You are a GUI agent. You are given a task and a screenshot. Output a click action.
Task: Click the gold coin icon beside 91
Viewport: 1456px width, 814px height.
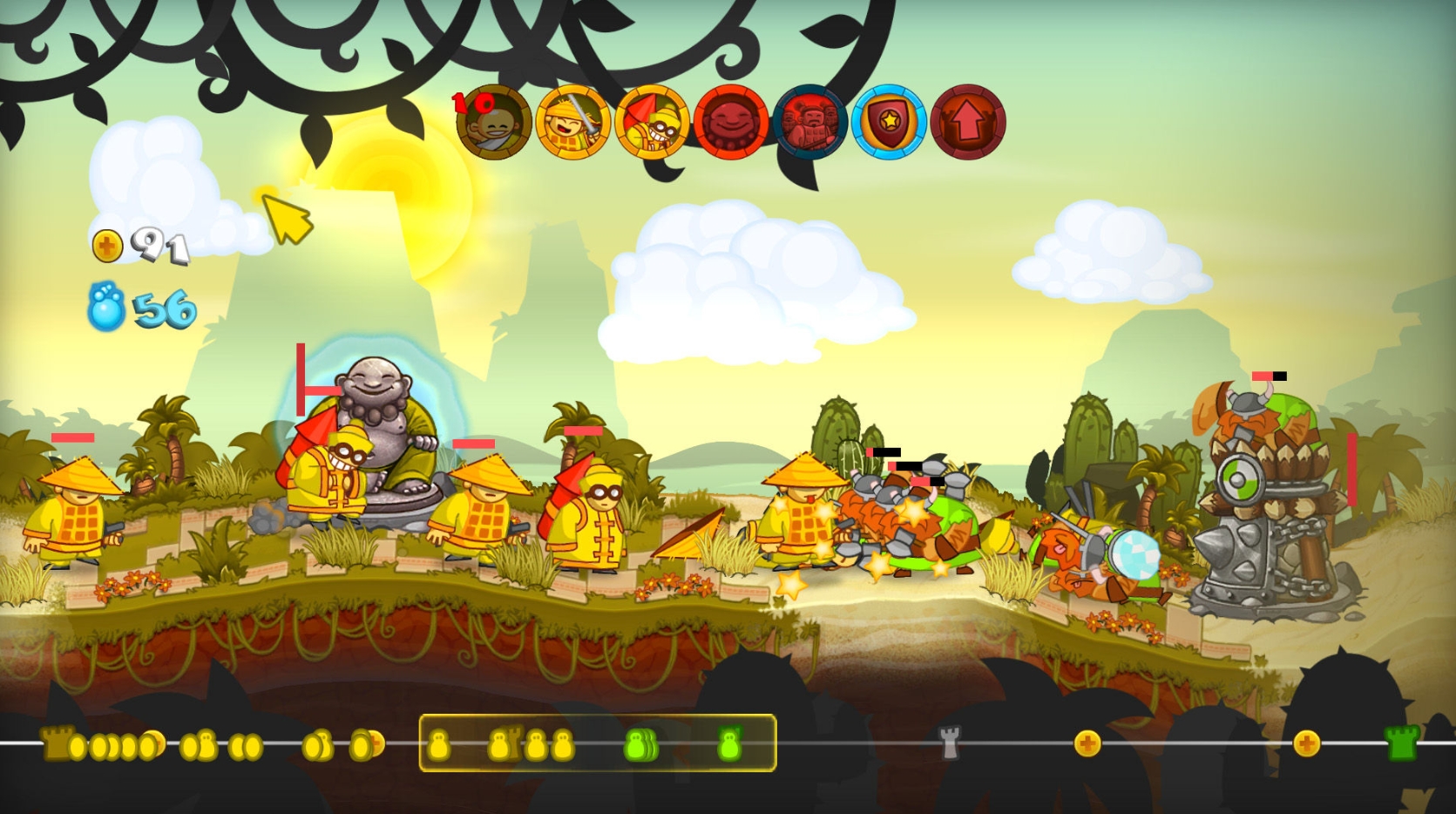[107, 247]
